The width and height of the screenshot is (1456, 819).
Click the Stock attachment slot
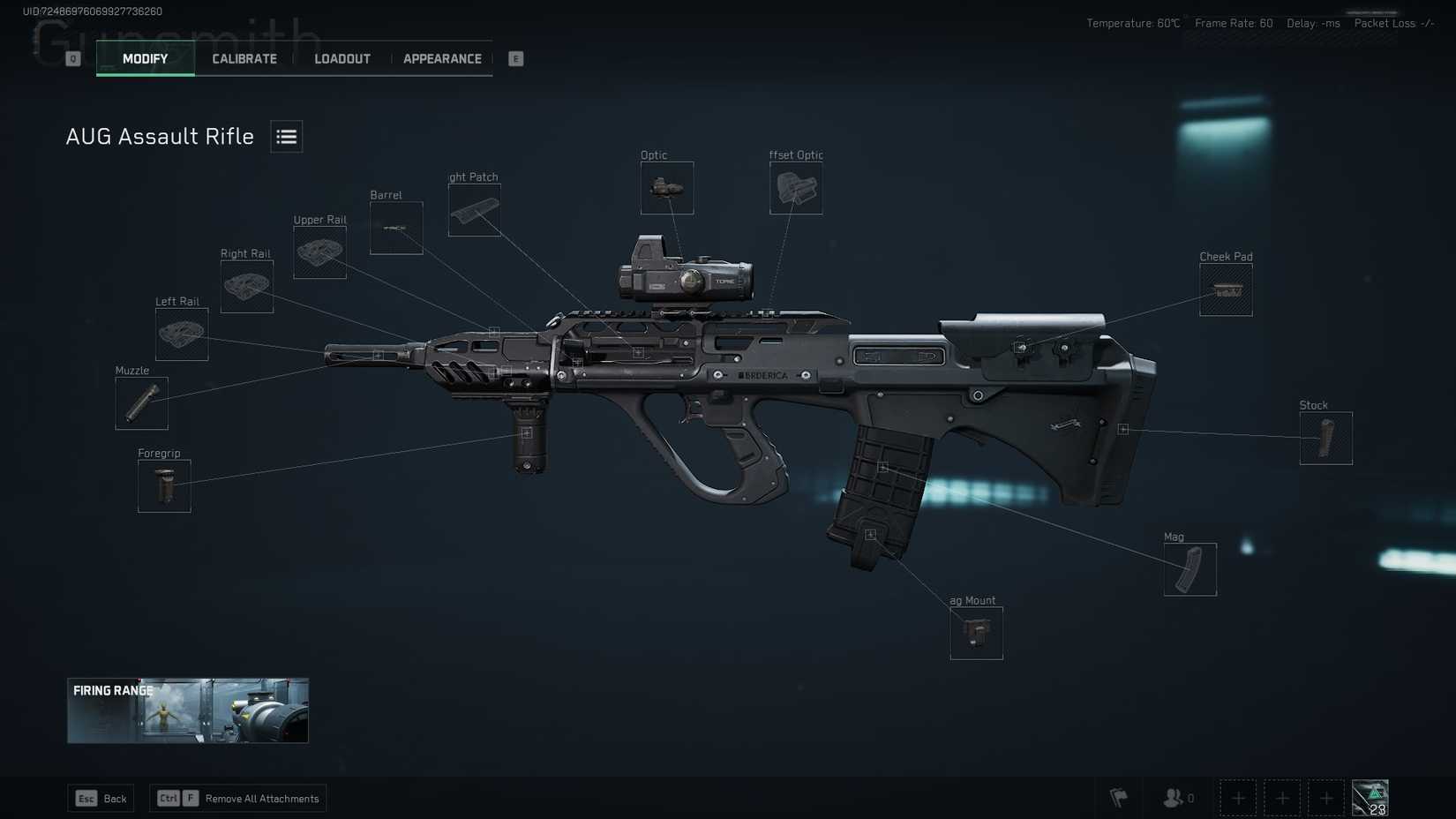coord(1326,438)
